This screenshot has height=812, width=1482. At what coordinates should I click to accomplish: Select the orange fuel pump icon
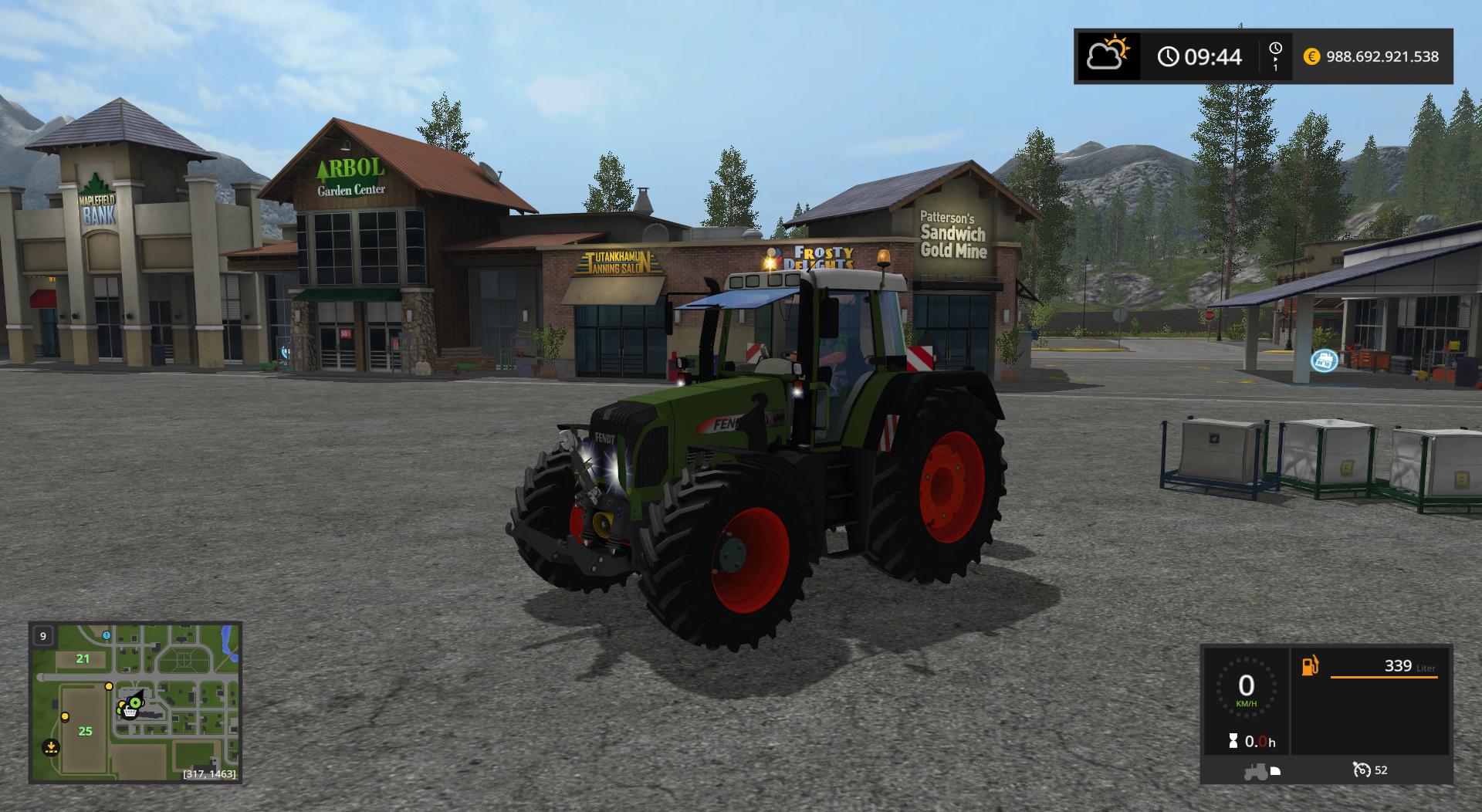(1310, 665)
